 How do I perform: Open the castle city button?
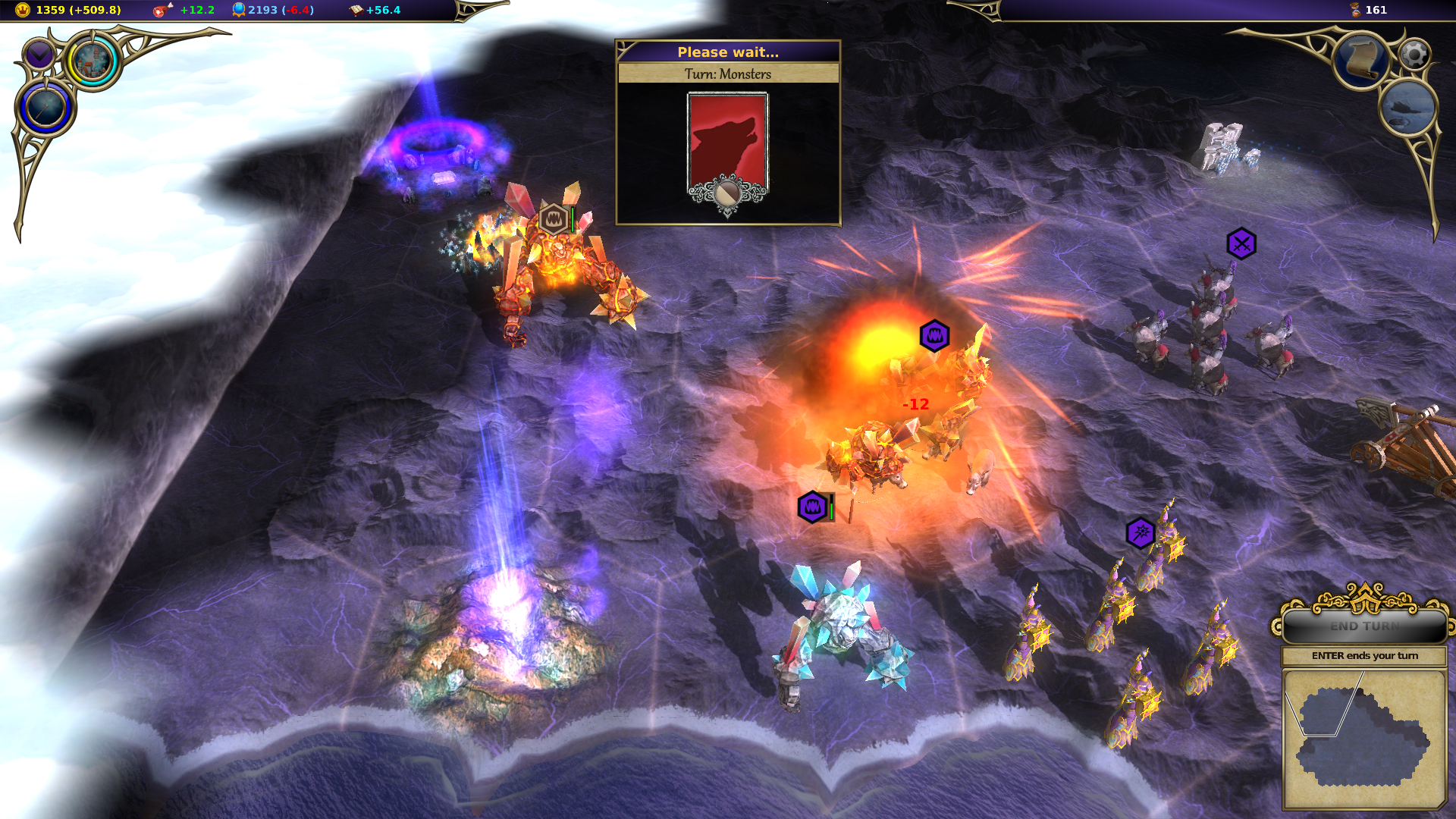click(x=93, y=61)
